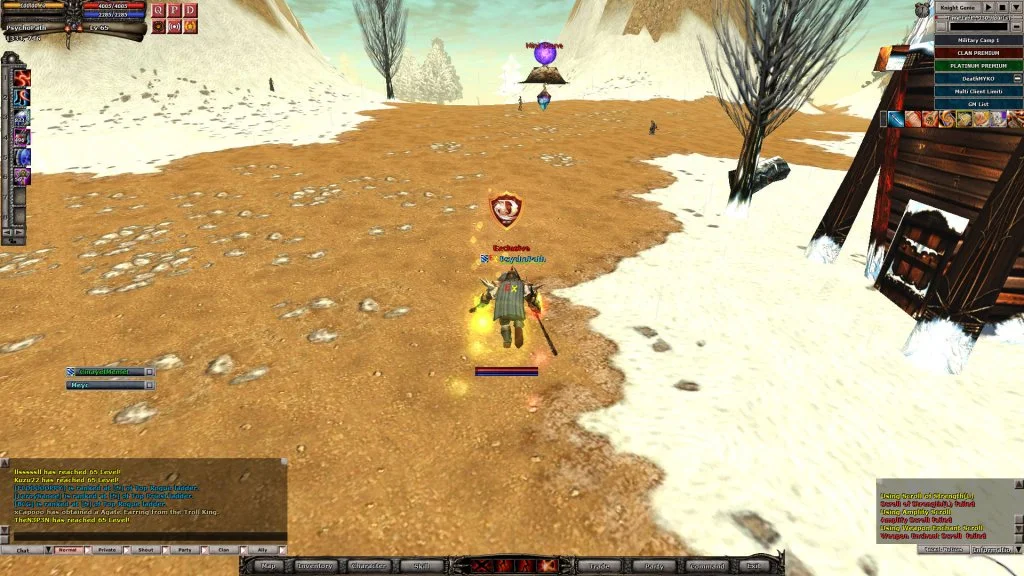This screenshot has width=1024, height=576.
Task: Open the Party menu
Action: click(653, 566)
